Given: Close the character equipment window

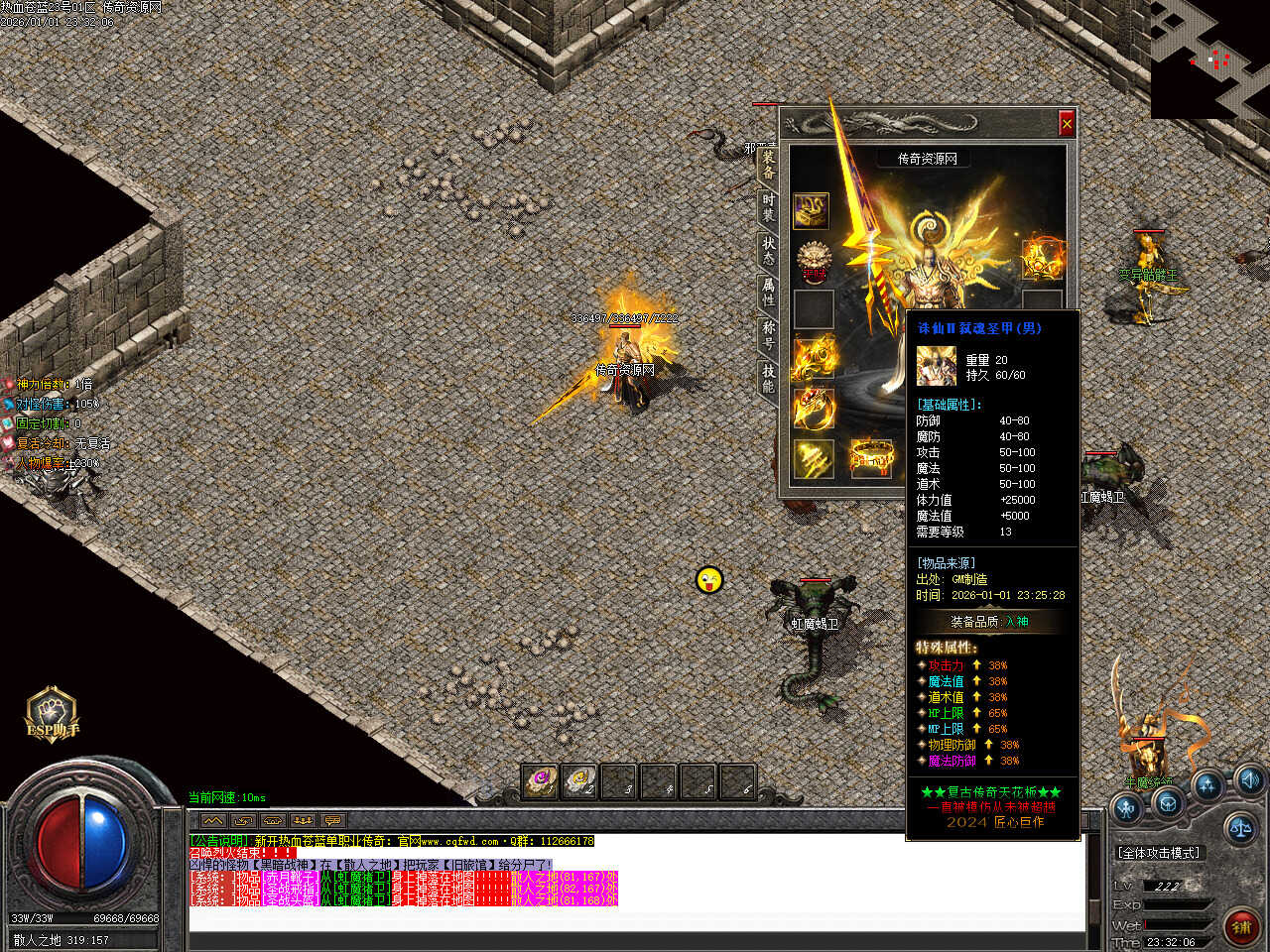Looking at the screenshot, I should [x=1067, y=123].
